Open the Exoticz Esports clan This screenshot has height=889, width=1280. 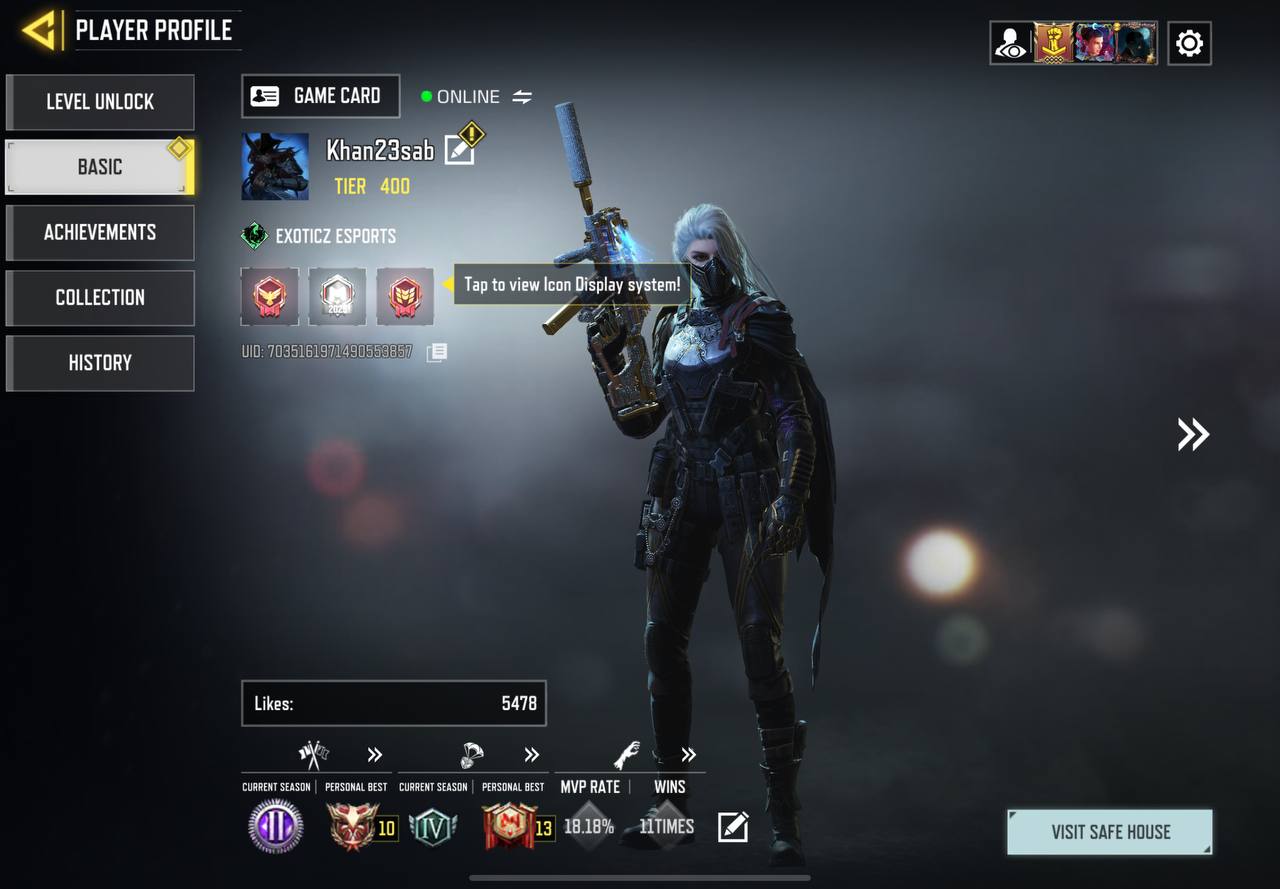(x=320, y=236)
